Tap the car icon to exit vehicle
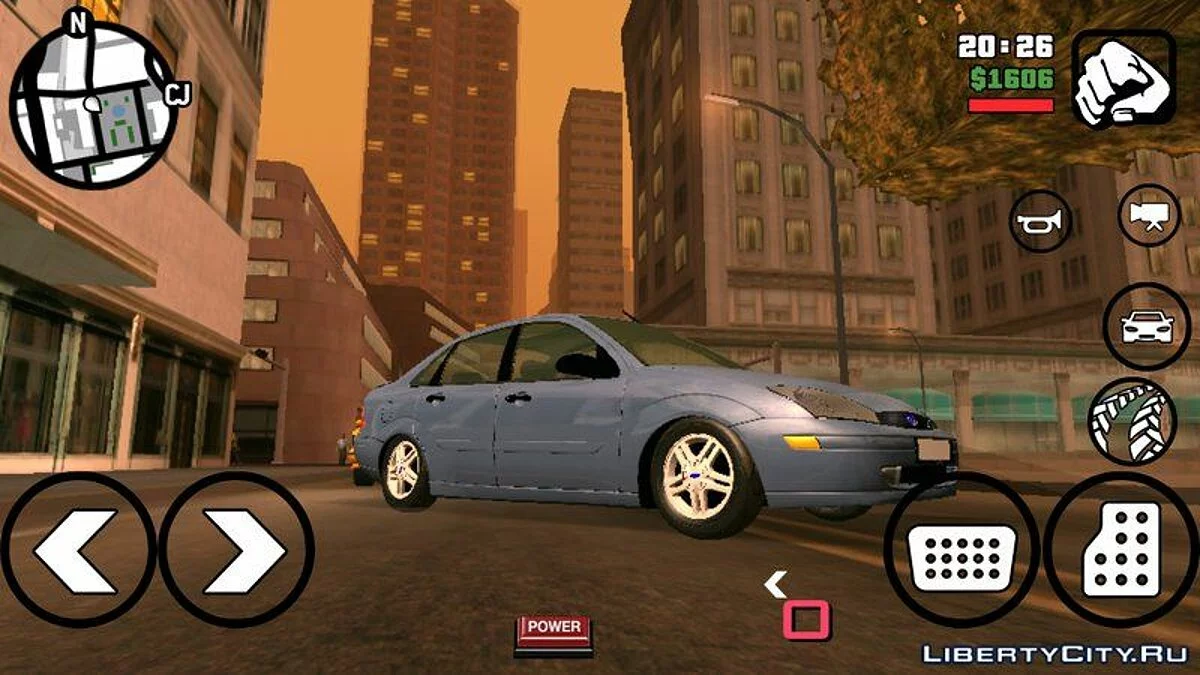The width and height of the screenshot is (1200, 675). pyautogui.click(x=1146, y=327)
